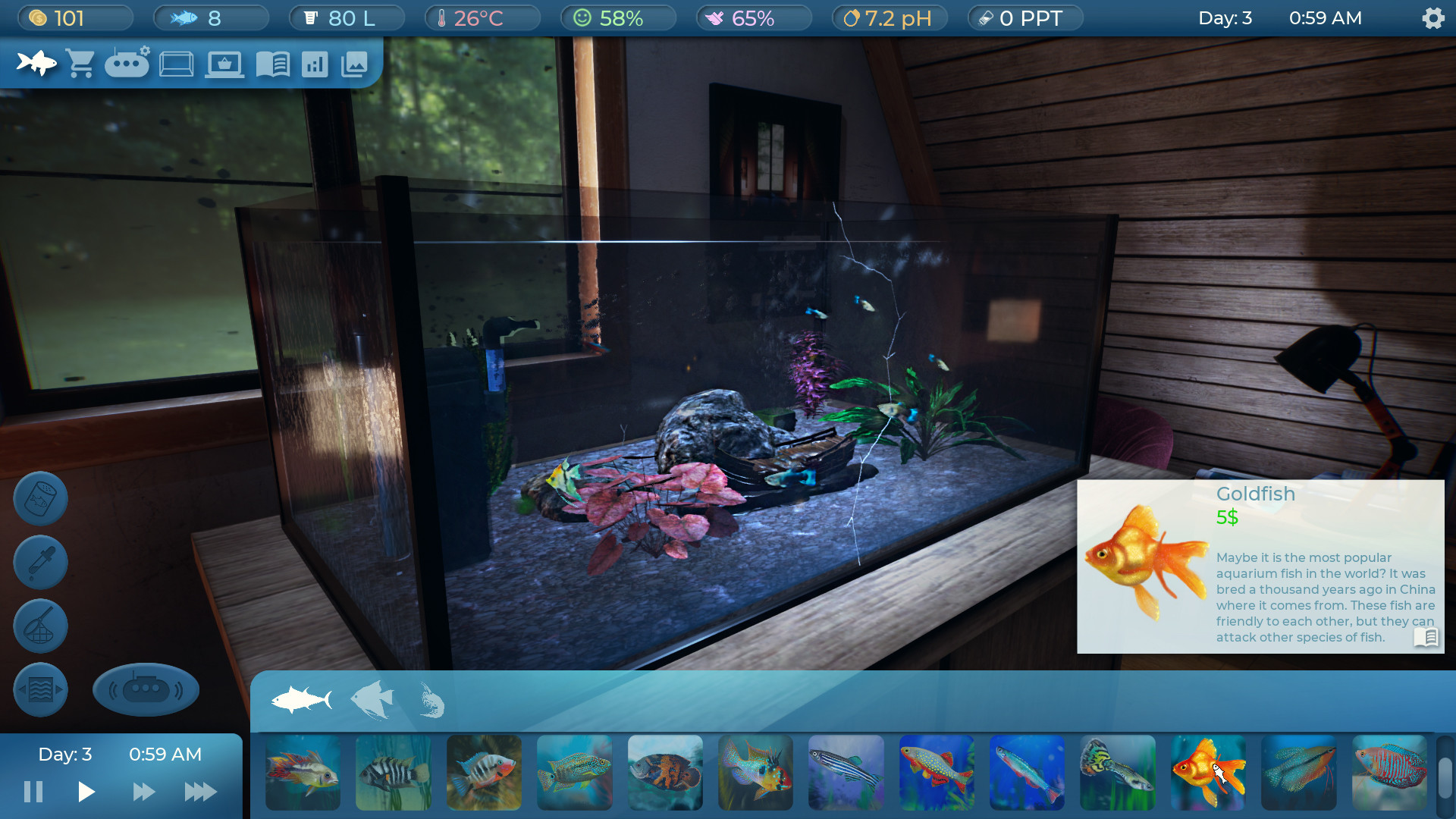This screenshot has height=819, width=1456.
Task: View the statistics chart icon
Action: [x=316, y=64]
